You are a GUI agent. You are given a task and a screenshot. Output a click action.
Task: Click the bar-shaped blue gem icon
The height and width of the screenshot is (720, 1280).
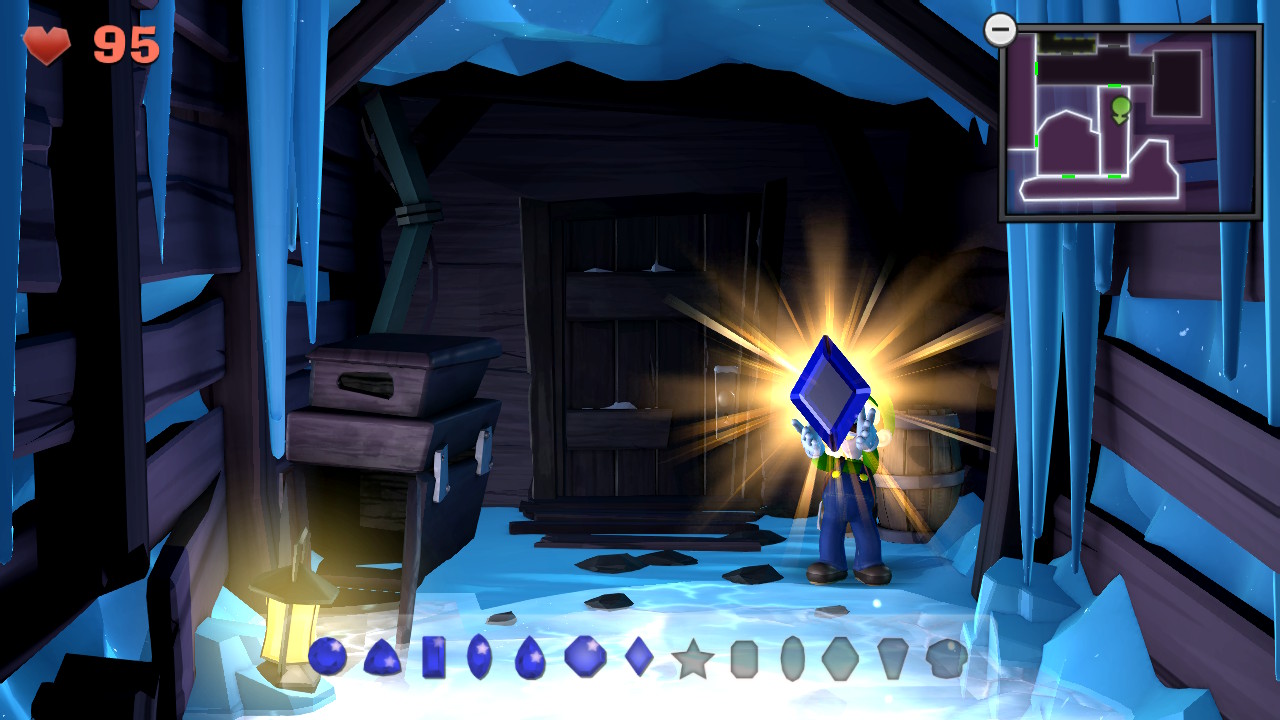pos(433,660)
